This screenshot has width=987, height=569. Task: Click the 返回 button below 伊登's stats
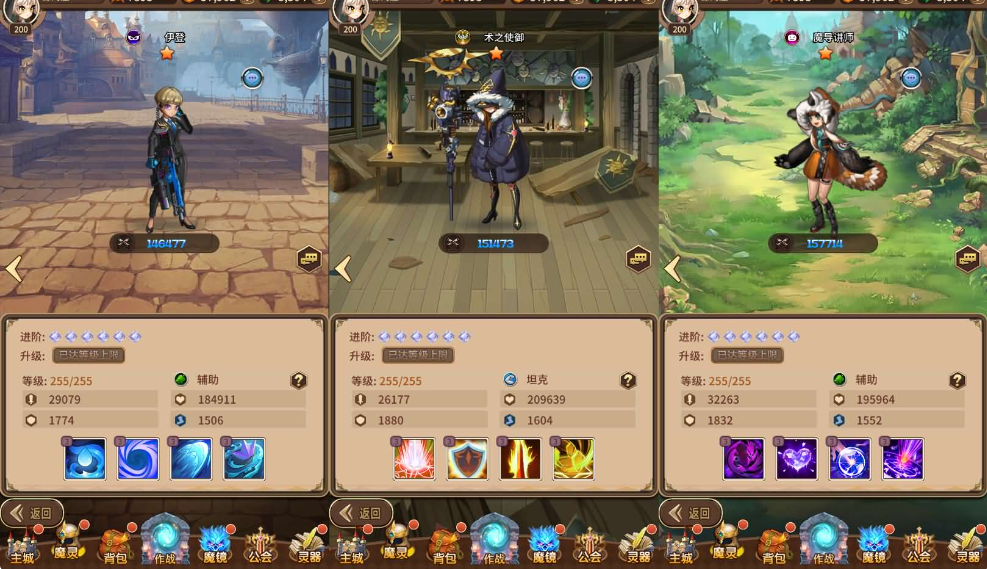click(31, 513)
